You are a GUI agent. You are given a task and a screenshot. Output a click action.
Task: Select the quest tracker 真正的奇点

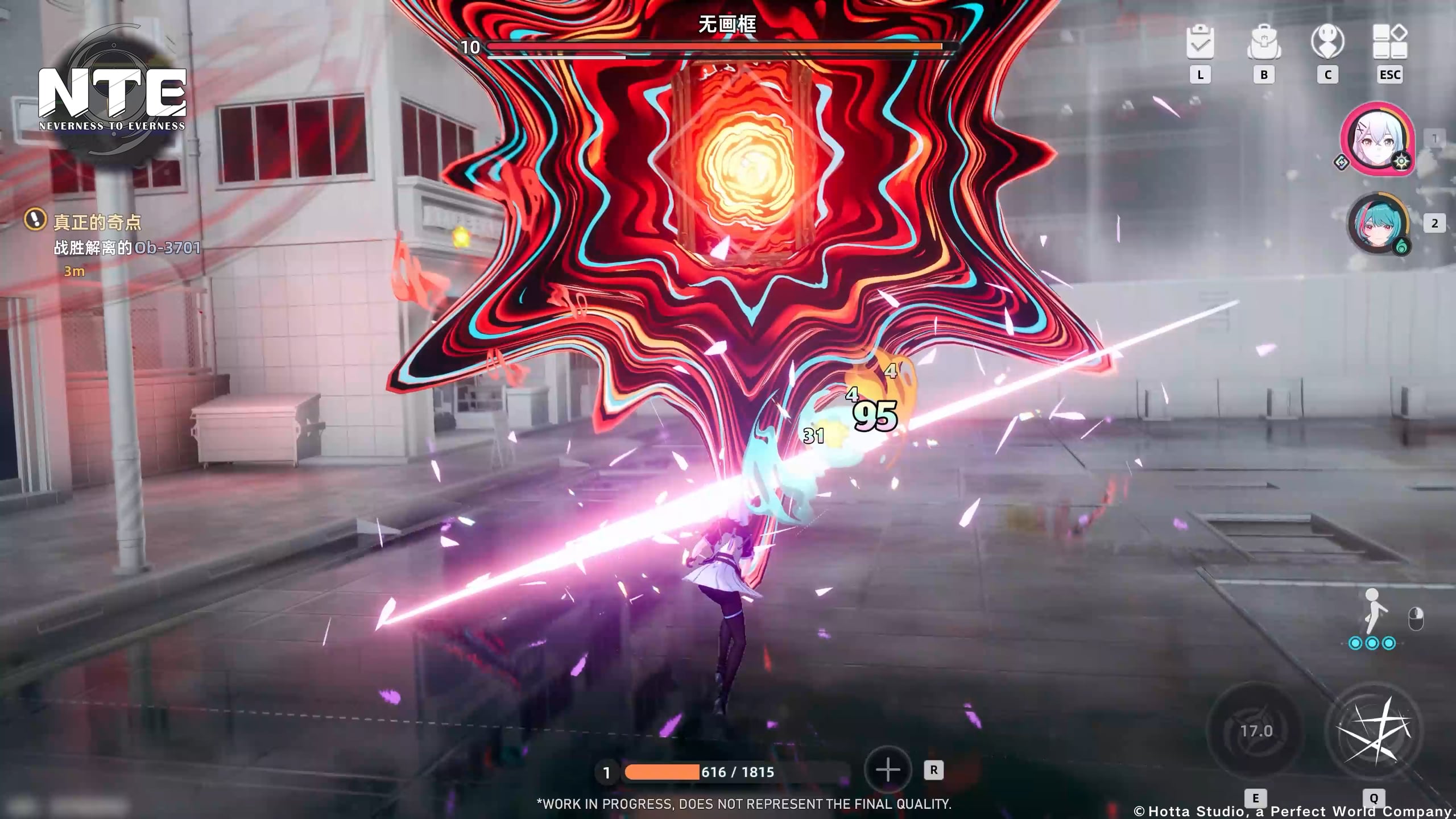pos(97,222)
